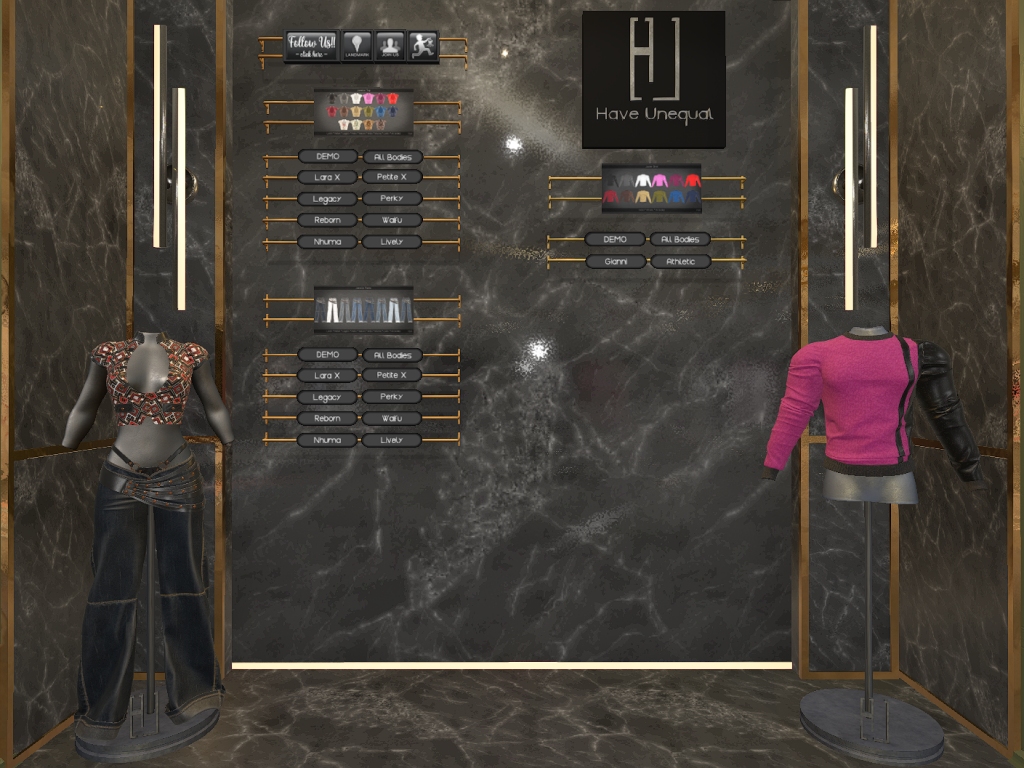
Task: Open the colored tops vendor panel
Action: (x=363, y=111)
